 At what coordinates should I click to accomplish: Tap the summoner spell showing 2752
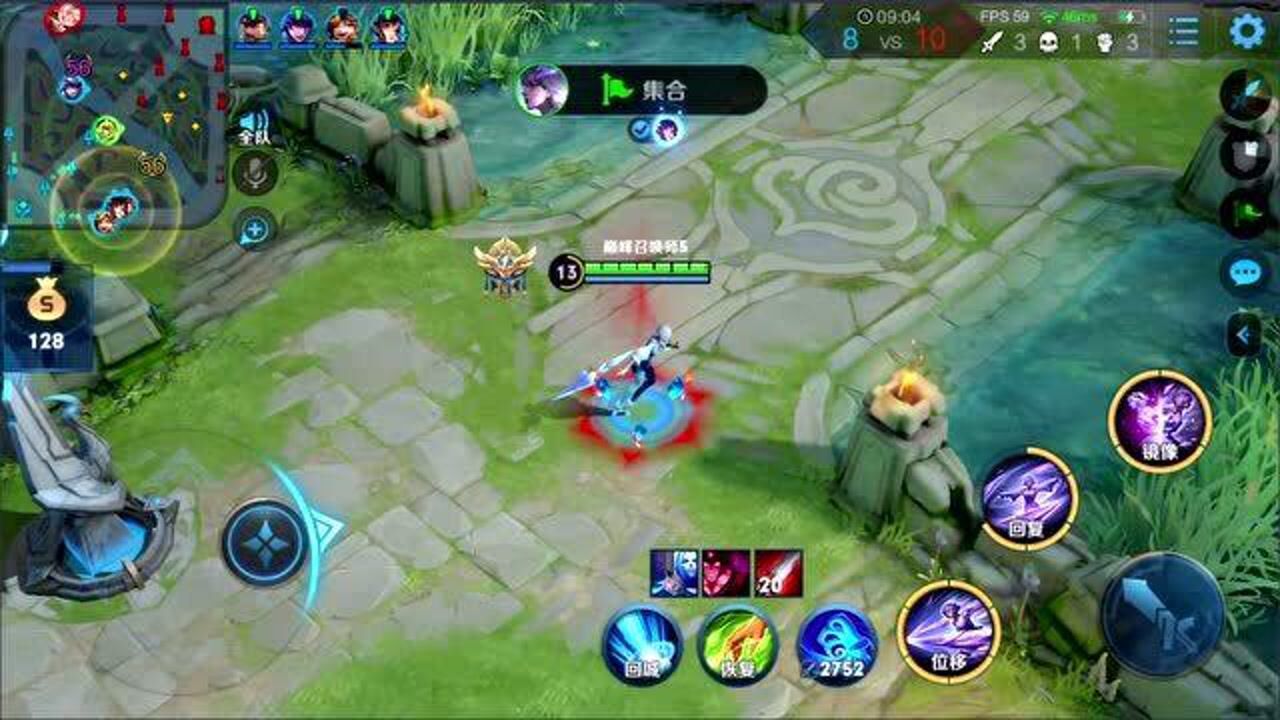coord(837,645)
